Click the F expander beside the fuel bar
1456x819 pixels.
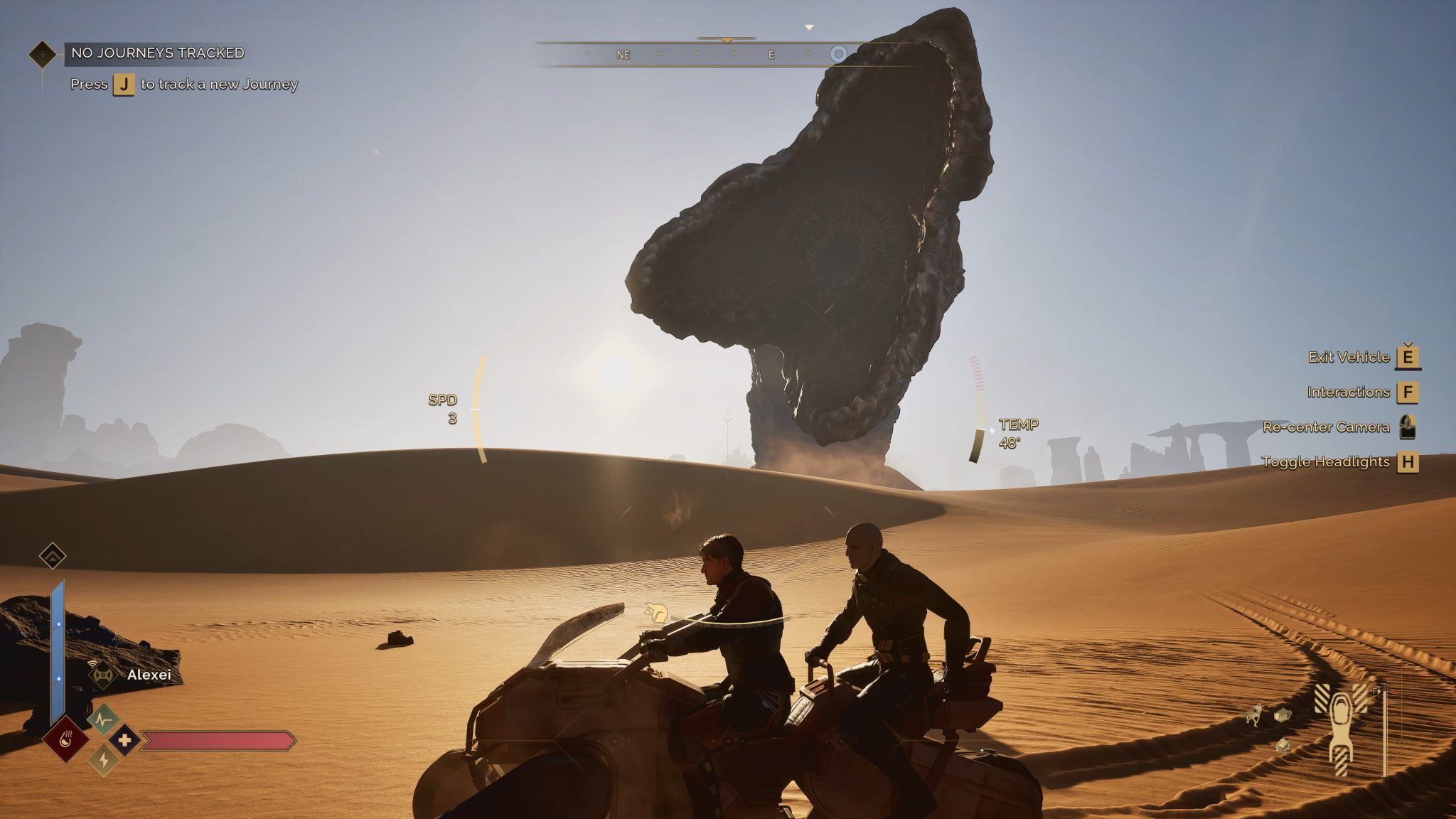[x=1376, y=690]
